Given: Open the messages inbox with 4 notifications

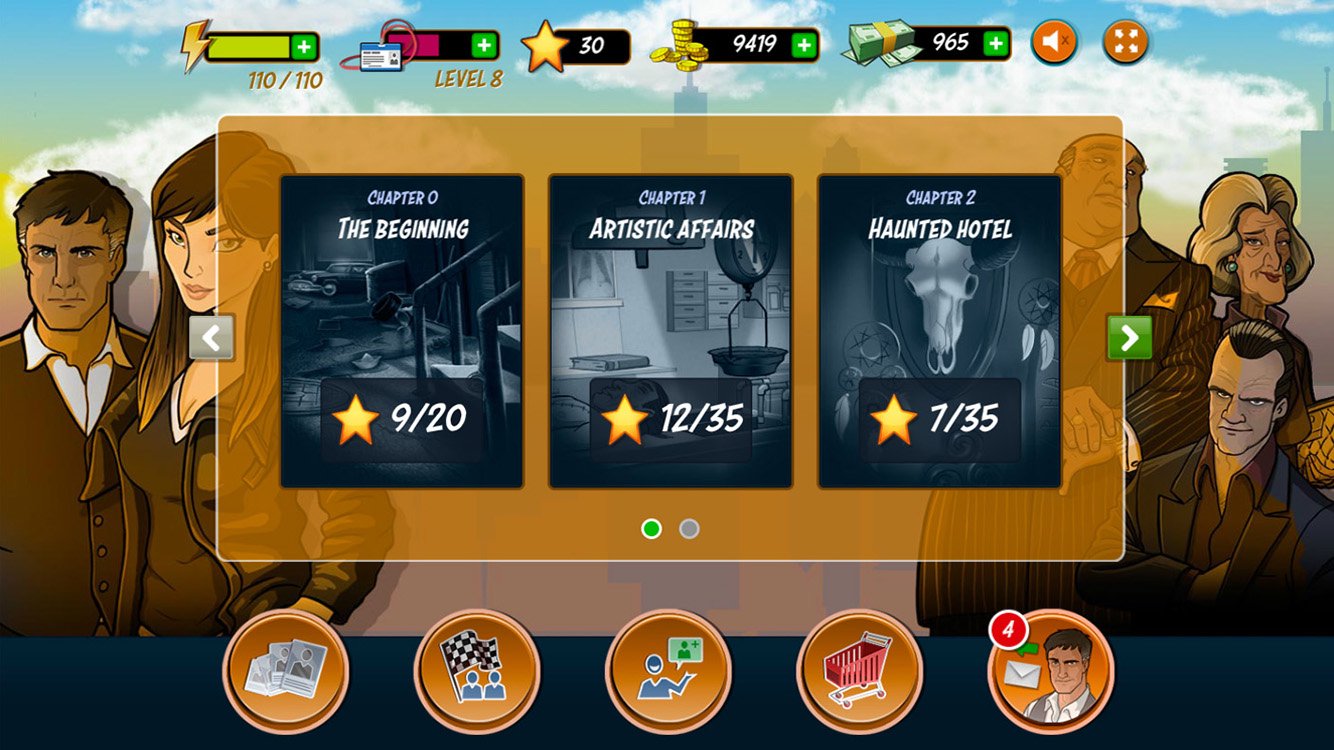Looking at the screenshot, I should [1050, 671].
